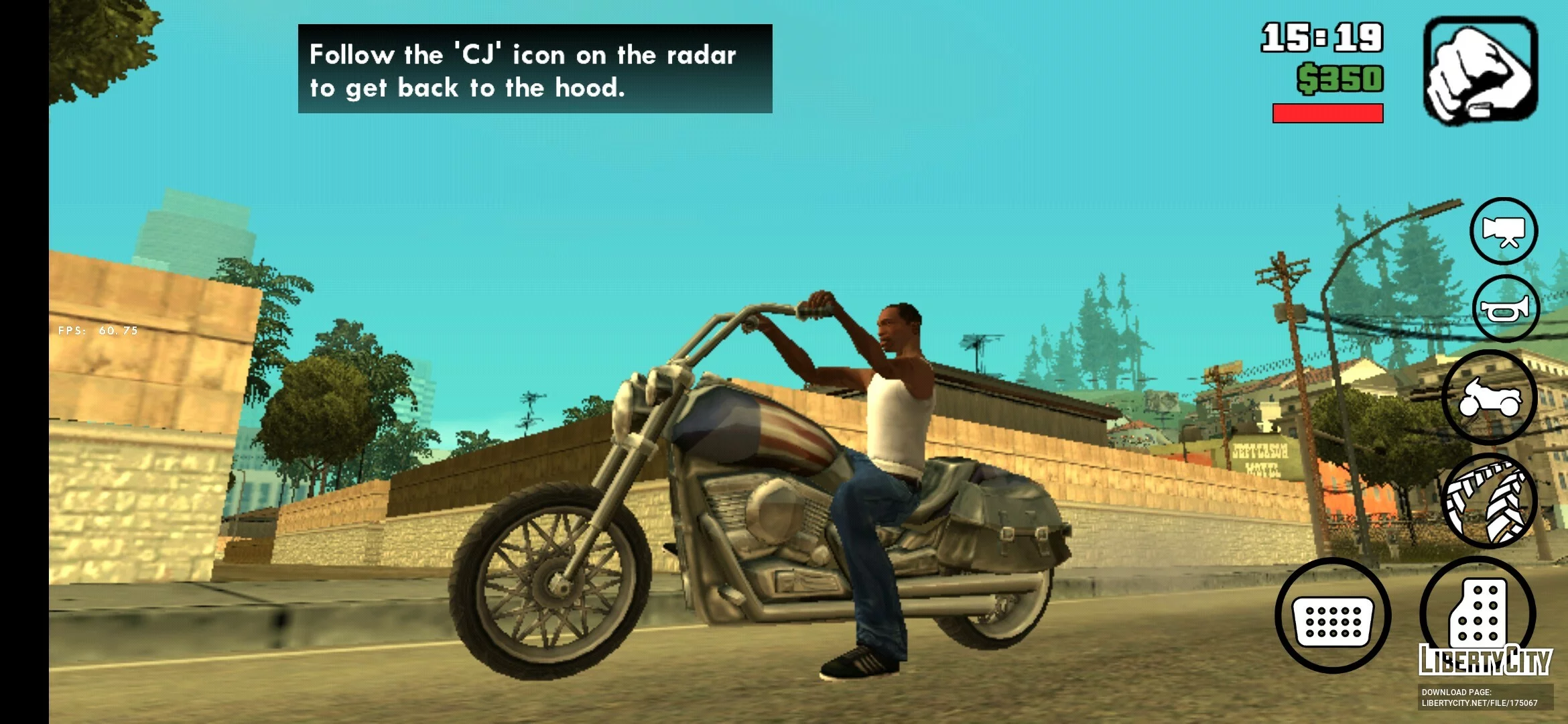
Task: Tap the fist weapon icon
Action: 1480,71
